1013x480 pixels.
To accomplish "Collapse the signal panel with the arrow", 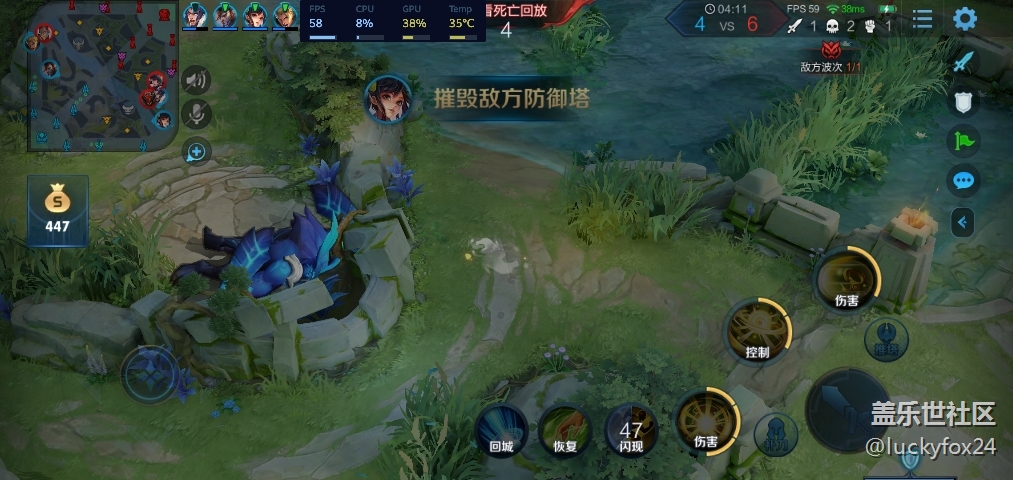I will 963,222.
